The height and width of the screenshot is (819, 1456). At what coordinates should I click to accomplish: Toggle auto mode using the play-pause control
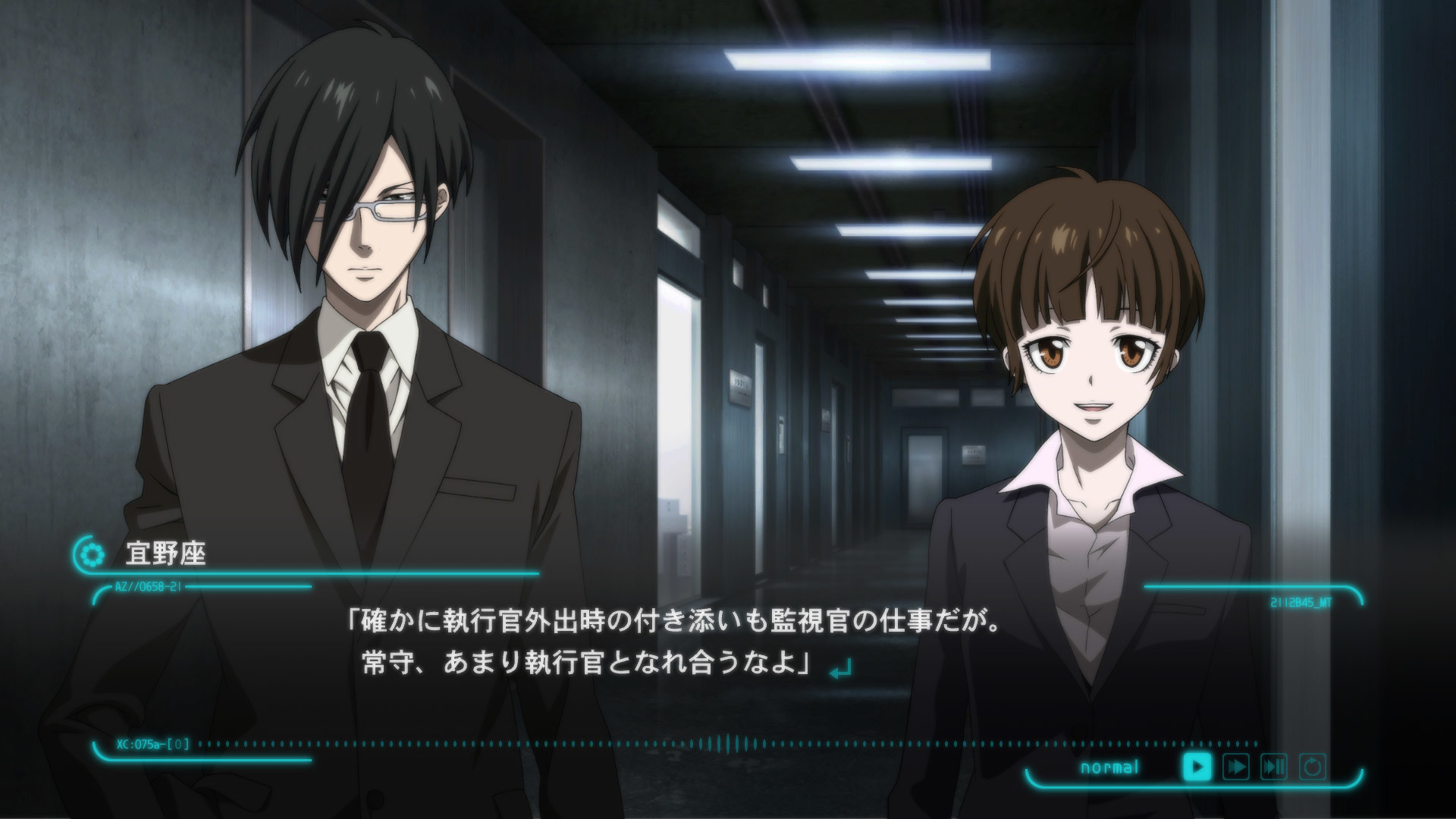1273,767
